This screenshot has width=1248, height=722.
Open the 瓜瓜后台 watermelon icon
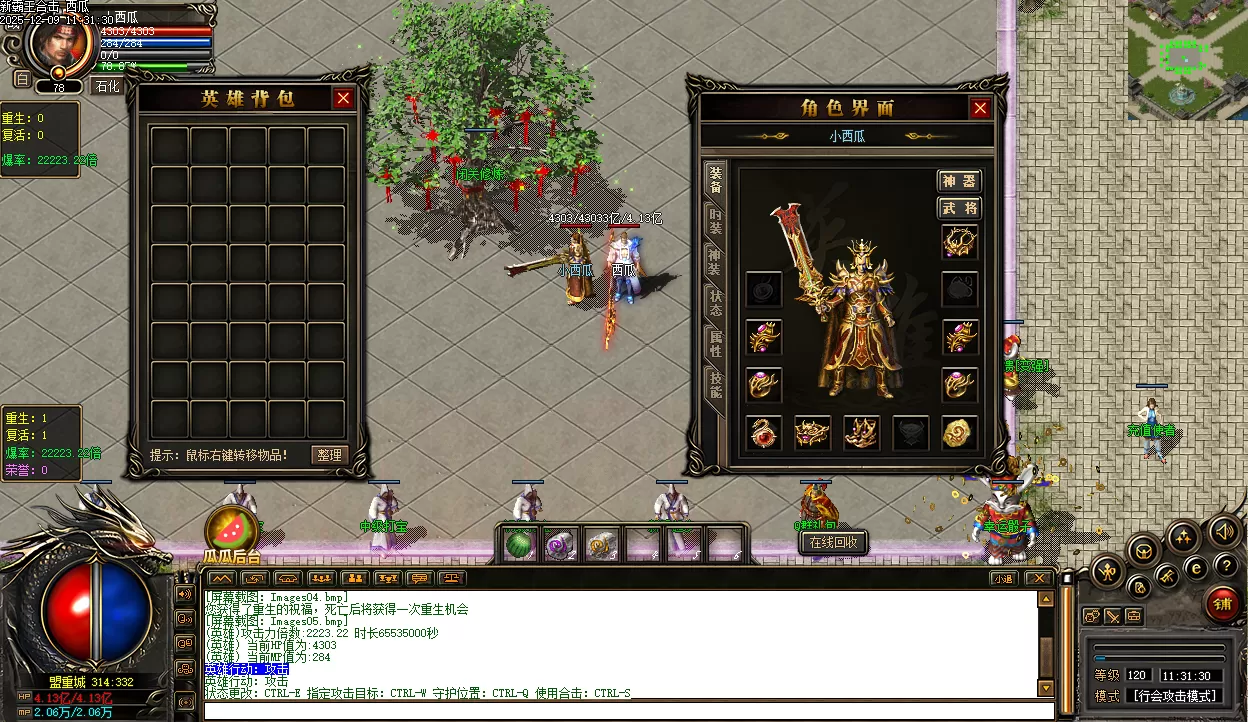click(x=231, y=529)
